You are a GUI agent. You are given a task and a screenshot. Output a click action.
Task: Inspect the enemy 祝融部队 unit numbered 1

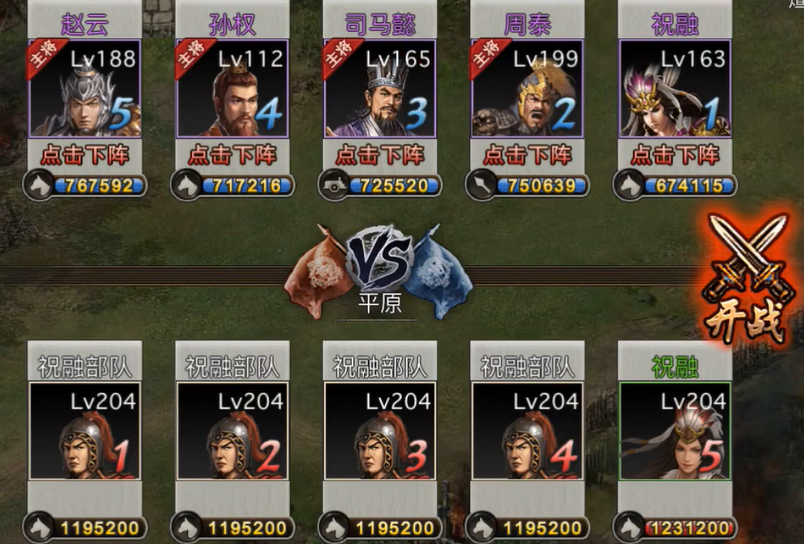(84, 431)
